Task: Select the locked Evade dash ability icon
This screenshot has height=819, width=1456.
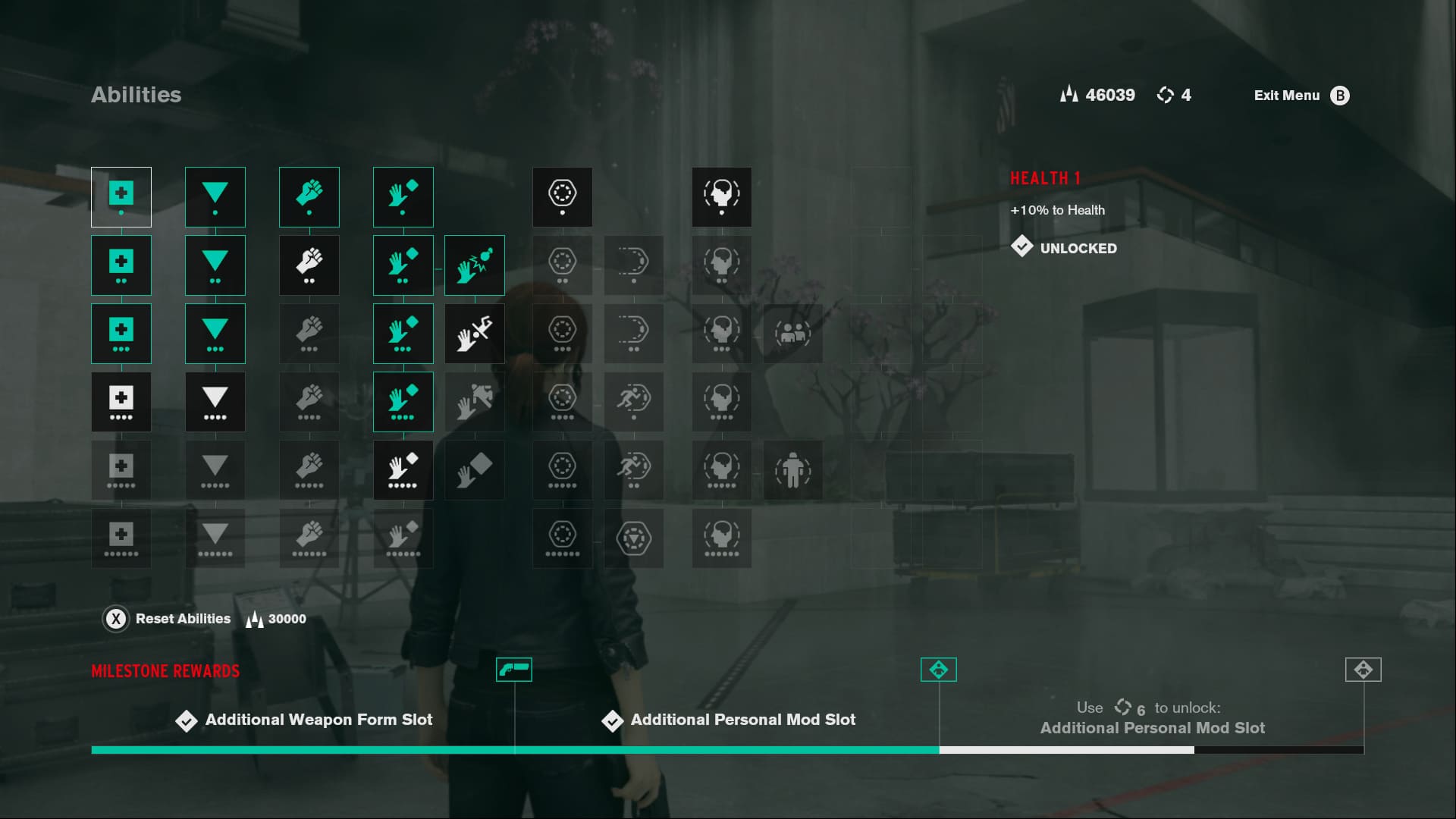Action: [x=634, y=265]
